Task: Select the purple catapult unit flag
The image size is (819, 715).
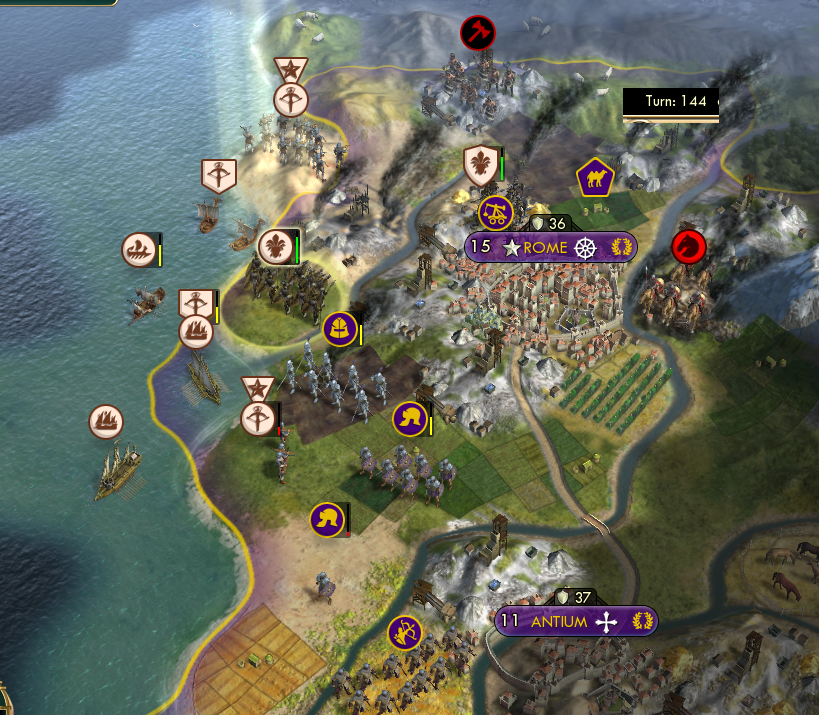Action: [496, 212]
